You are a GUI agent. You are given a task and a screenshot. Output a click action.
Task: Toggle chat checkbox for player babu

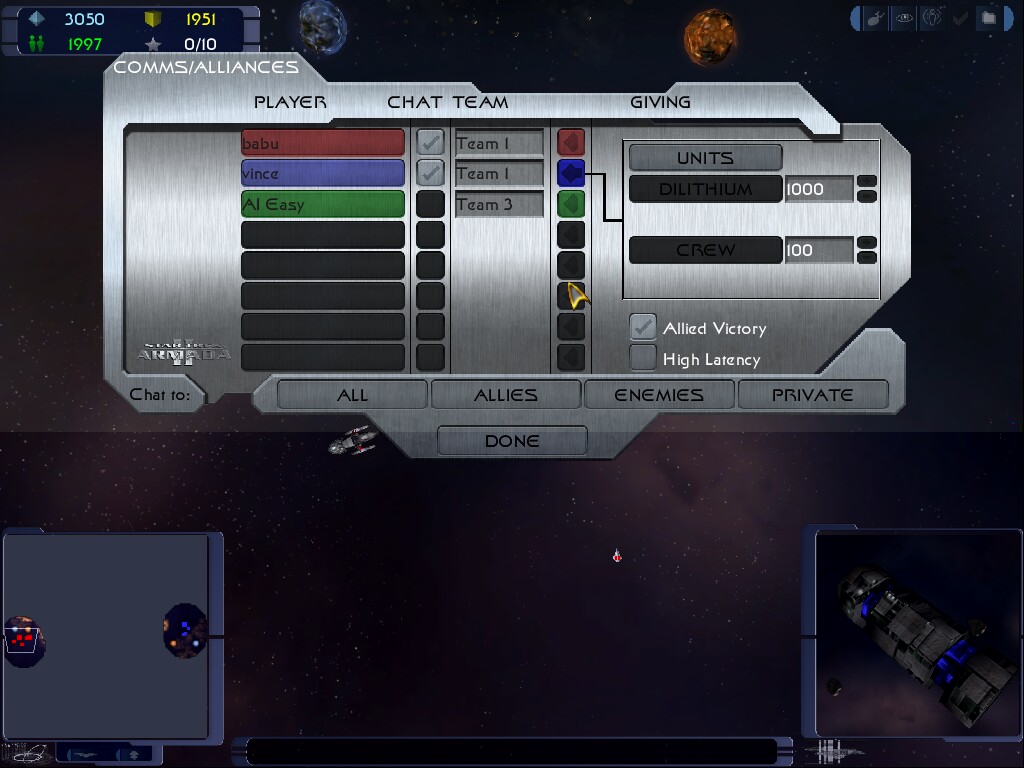click(x=430, y=143)
